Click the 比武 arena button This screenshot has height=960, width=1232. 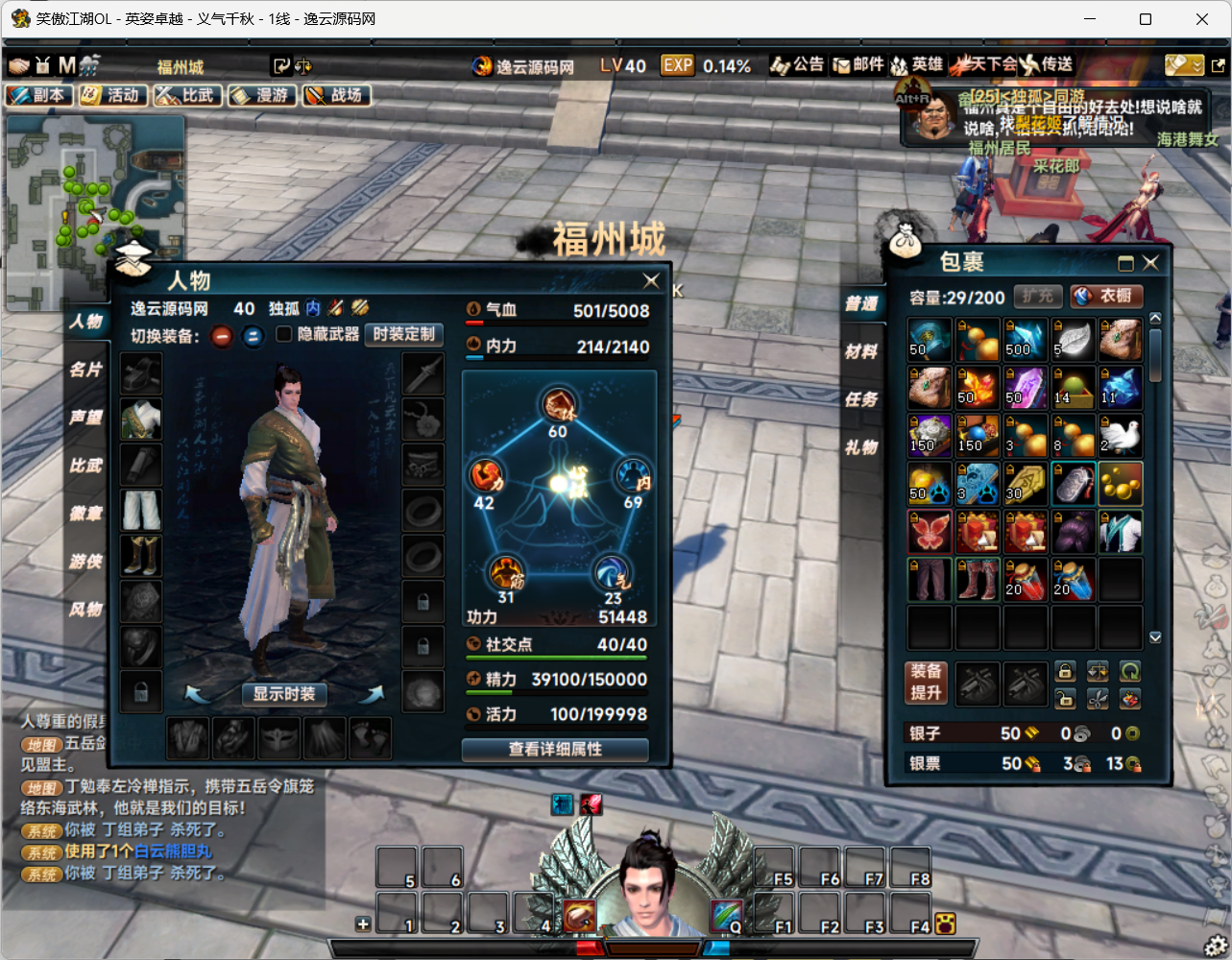pos(187,95)
